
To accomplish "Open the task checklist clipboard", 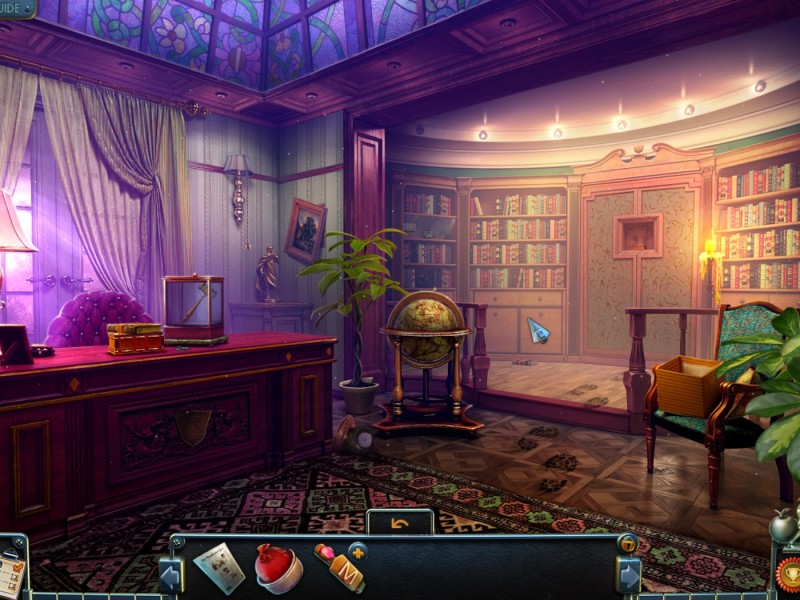I will 12,571.
